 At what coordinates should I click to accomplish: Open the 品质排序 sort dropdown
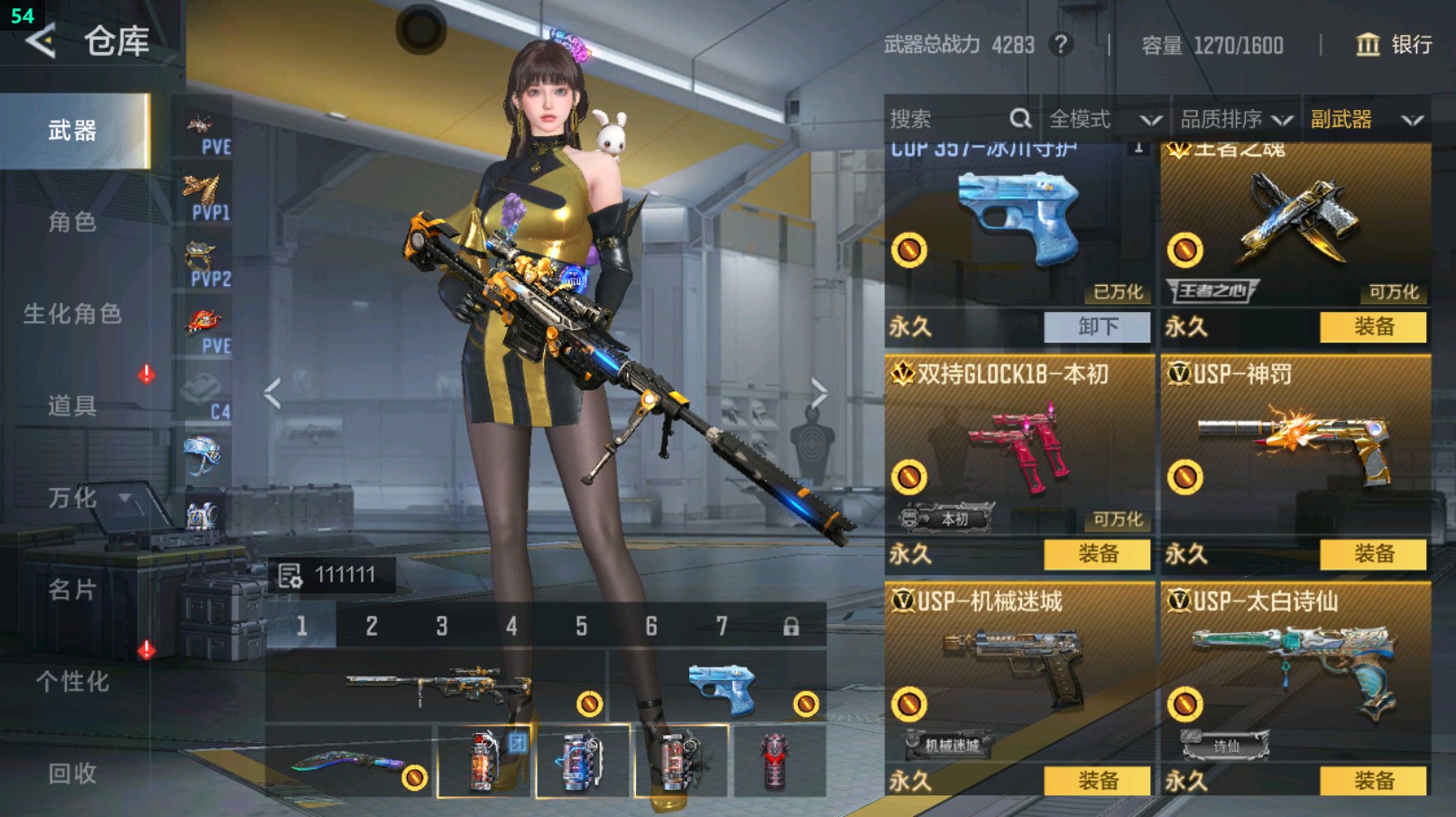click(x=1236, y=119)
